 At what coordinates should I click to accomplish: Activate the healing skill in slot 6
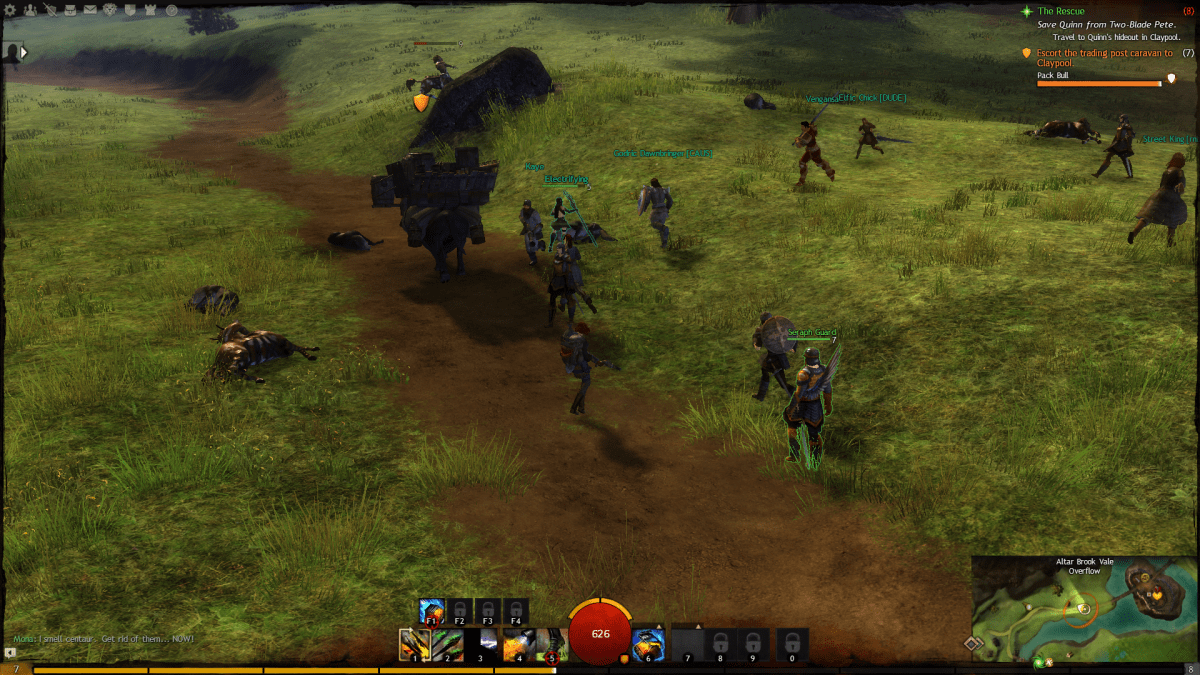point(649,645)
